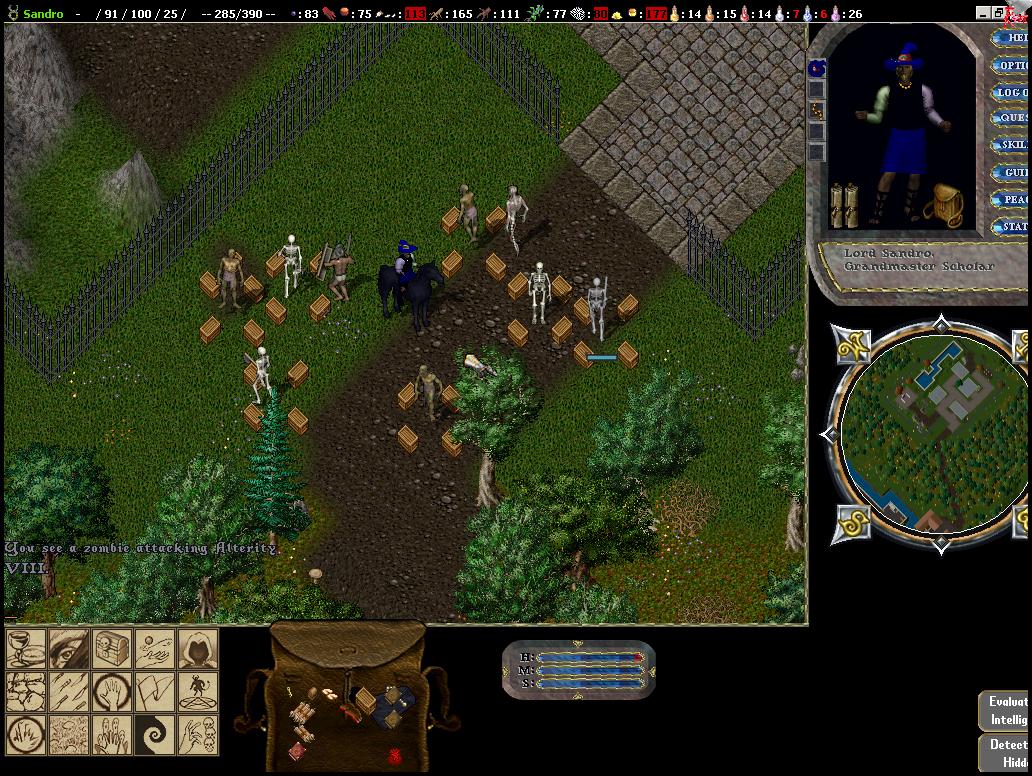Open the Help menu button
This screenshot has width=1032, height=776.
1012,39
